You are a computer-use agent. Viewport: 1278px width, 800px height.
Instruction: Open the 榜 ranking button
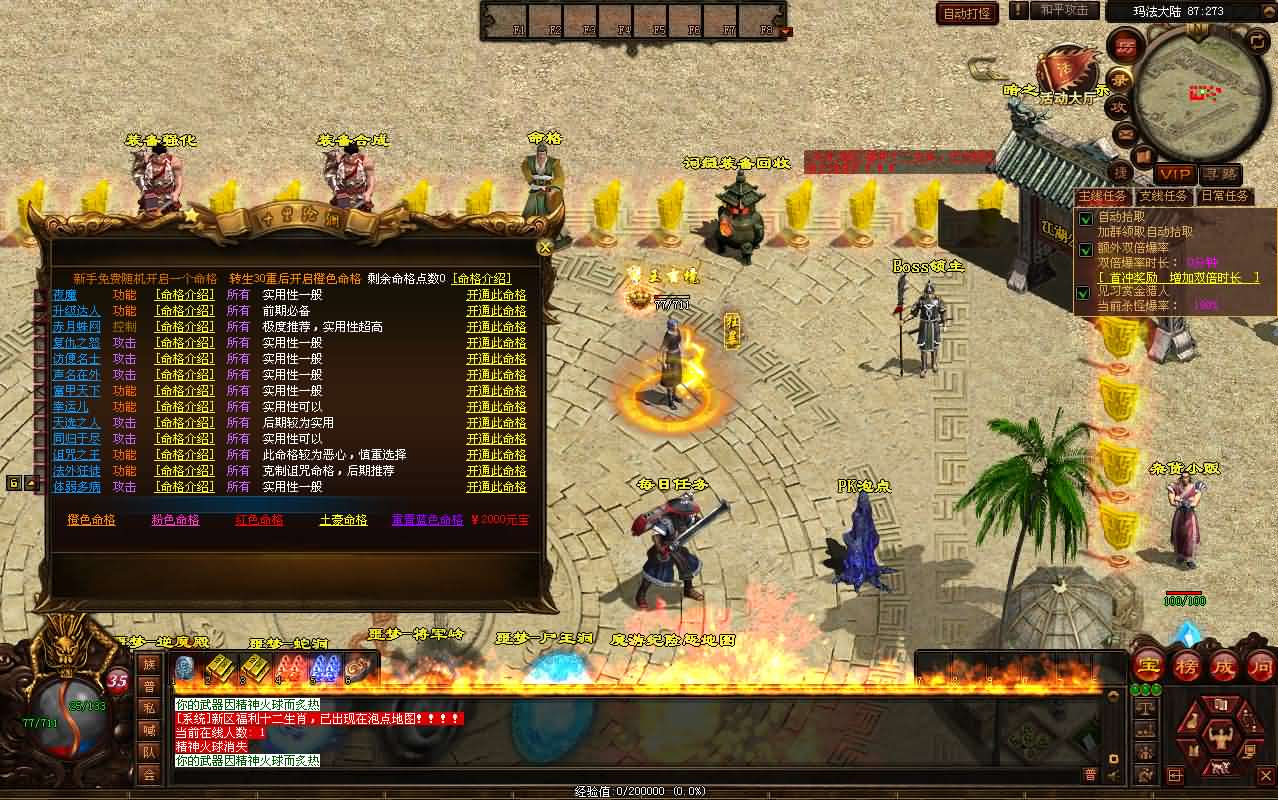point(1186,666)
